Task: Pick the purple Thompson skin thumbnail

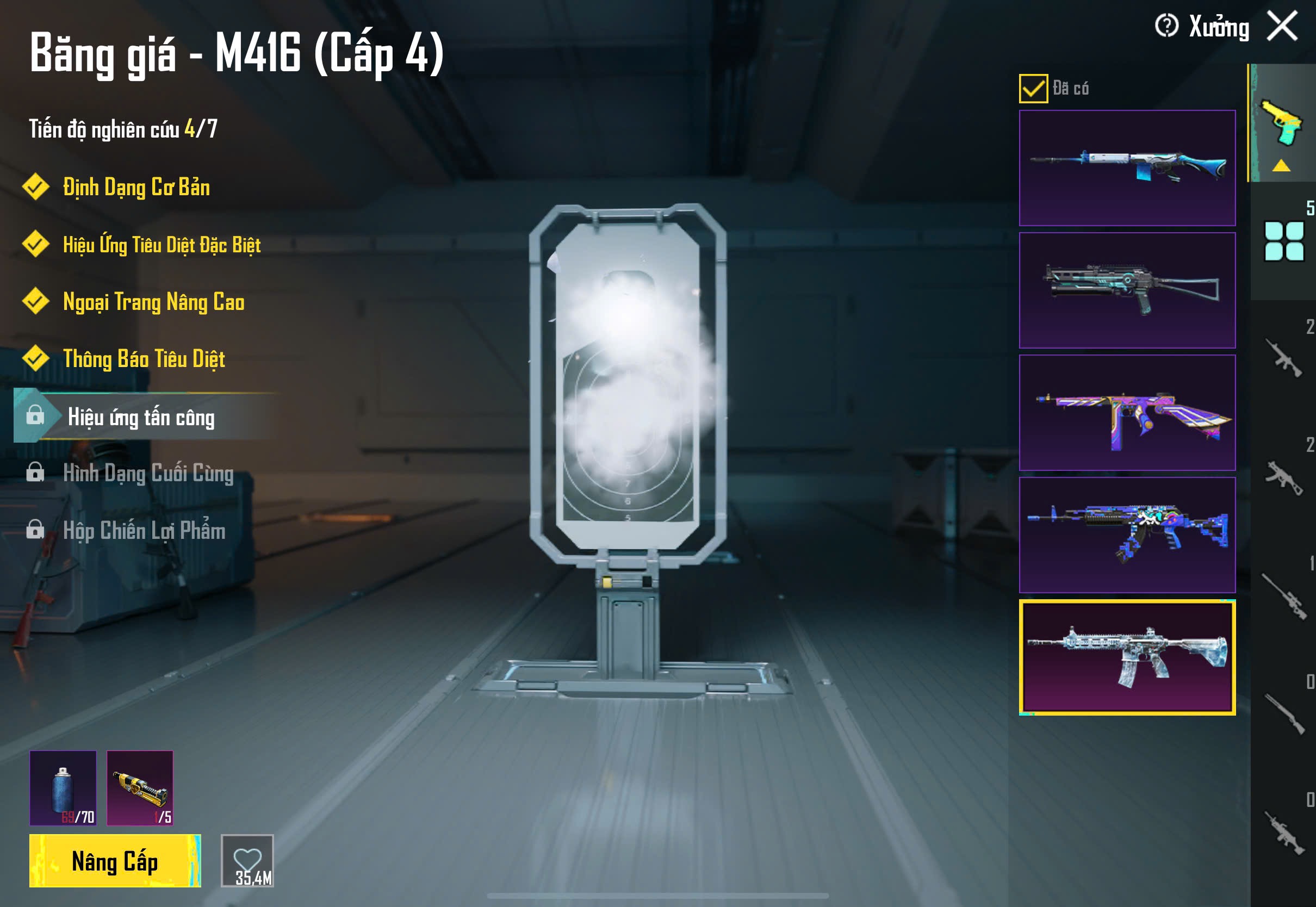Action: [x=1127, y=413]
